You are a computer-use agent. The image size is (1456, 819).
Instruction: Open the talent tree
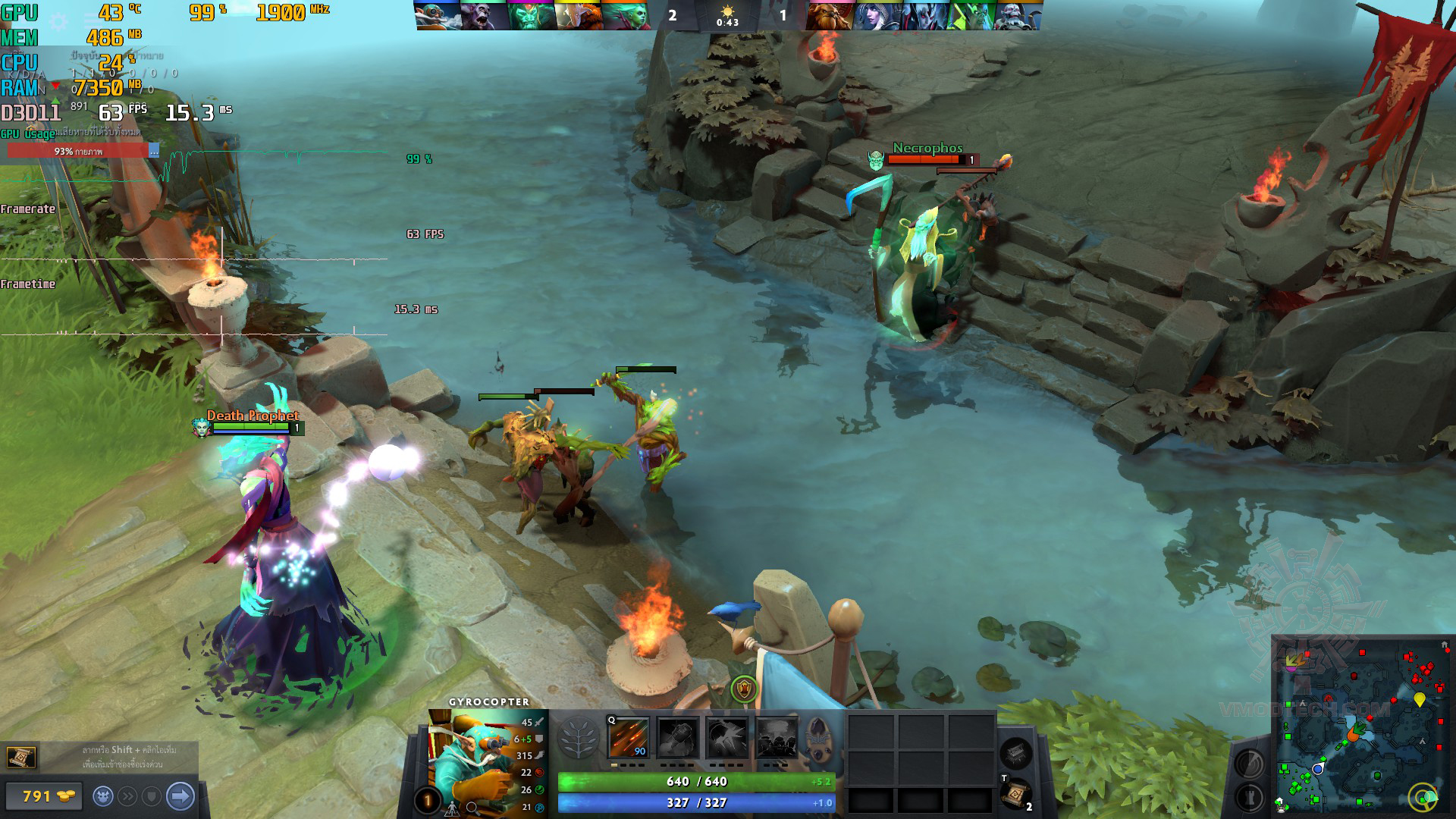(579, 737)
